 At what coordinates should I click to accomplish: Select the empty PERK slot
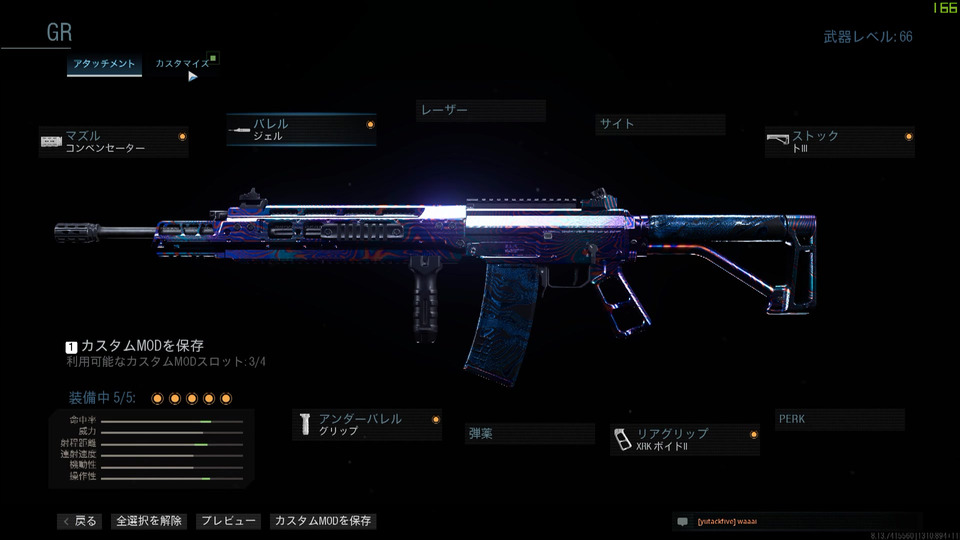pos(839,419)
